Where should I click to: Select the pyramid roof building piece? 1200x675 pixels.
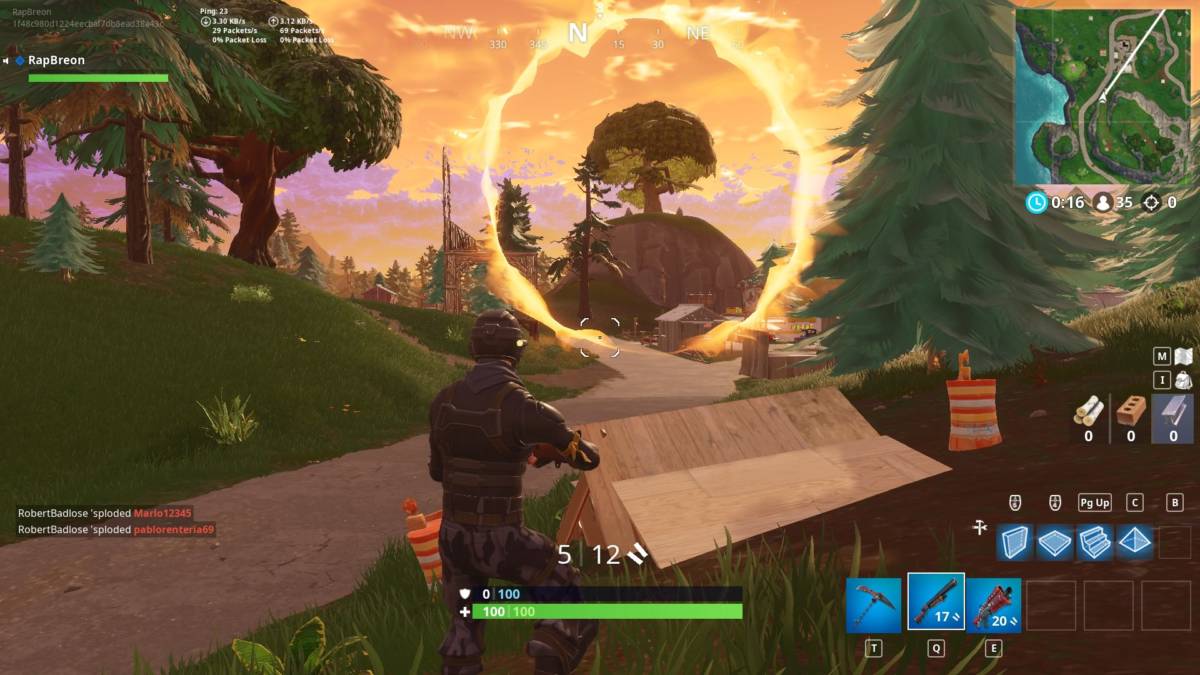(x=1135, y=542)
